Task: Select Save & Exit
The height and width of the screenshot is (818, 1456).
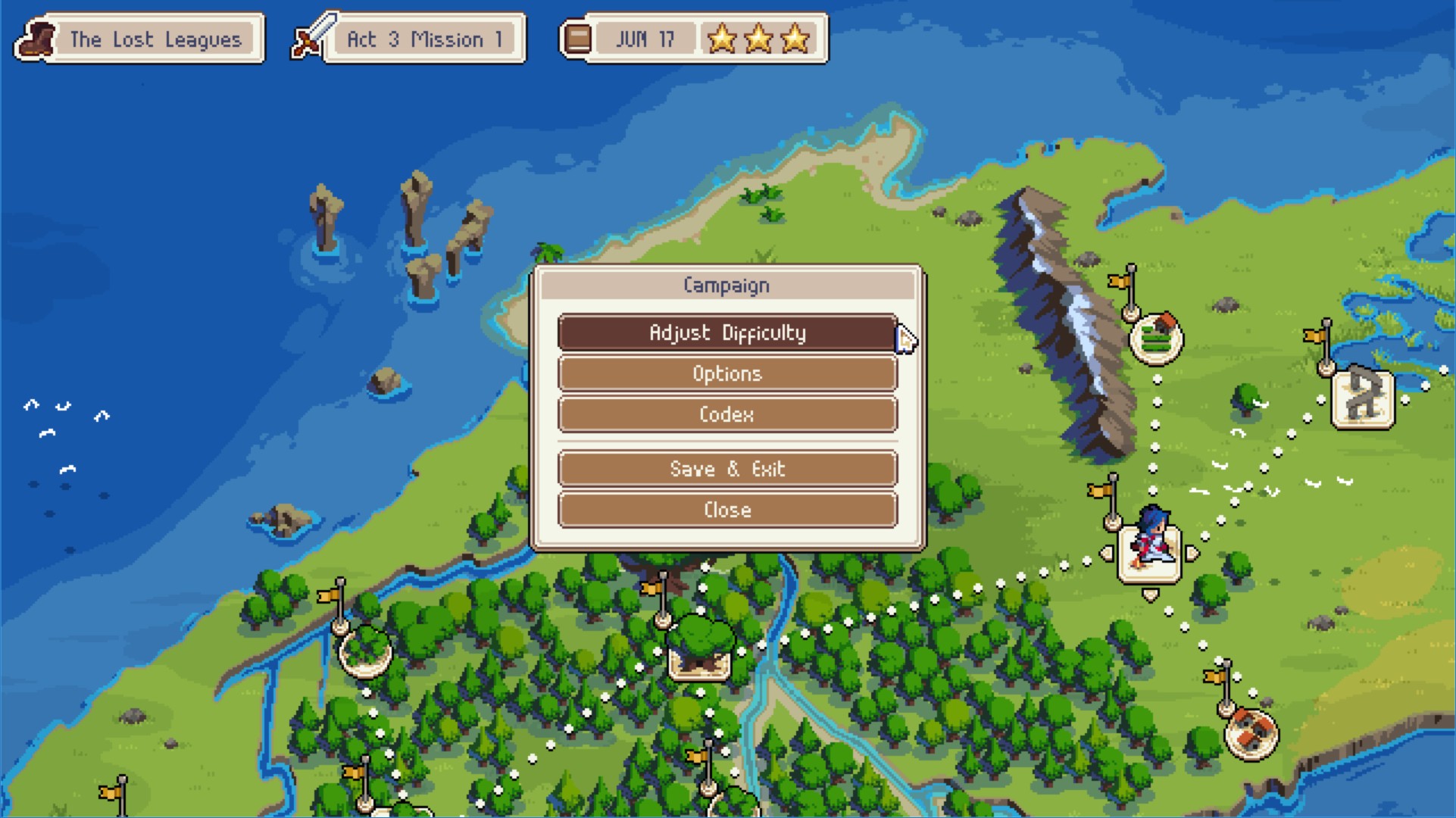Action: click(x=727, y=468)
